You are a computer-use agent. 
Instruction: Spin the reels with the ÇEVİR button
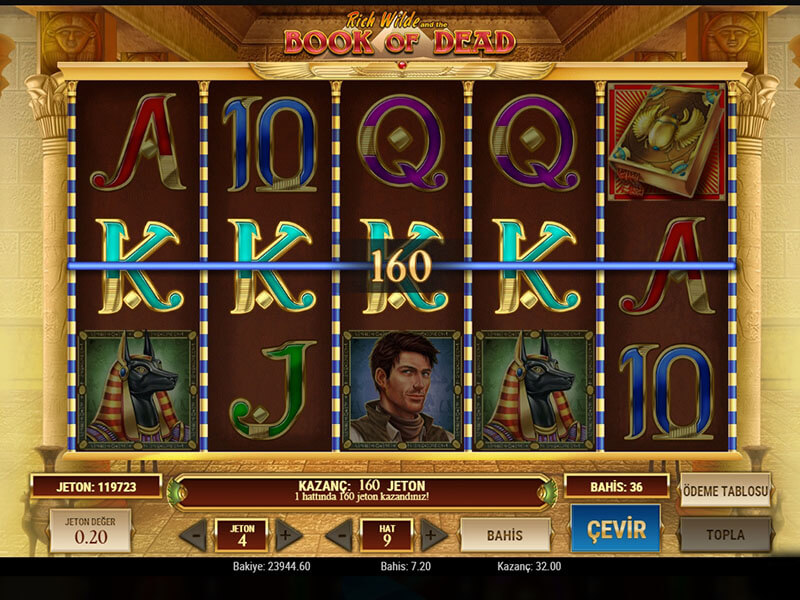[615, 529]
